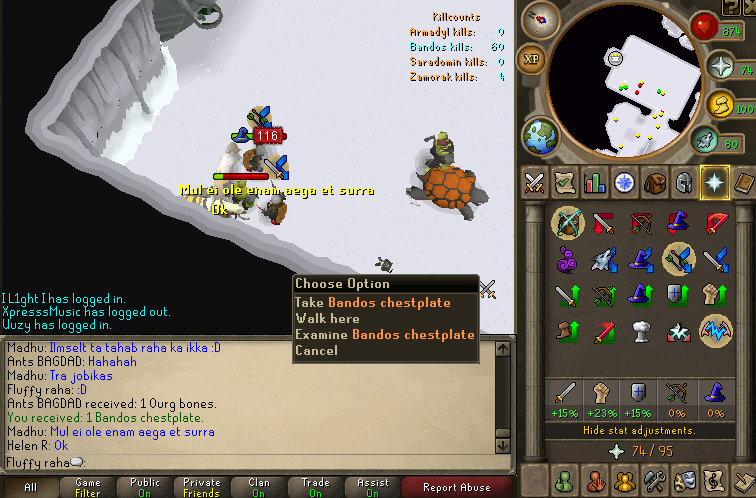Choose Walk here in the option menu
The height and width of the screenshot is (498, 756).
pyautogui.click(x=326, y=318)
